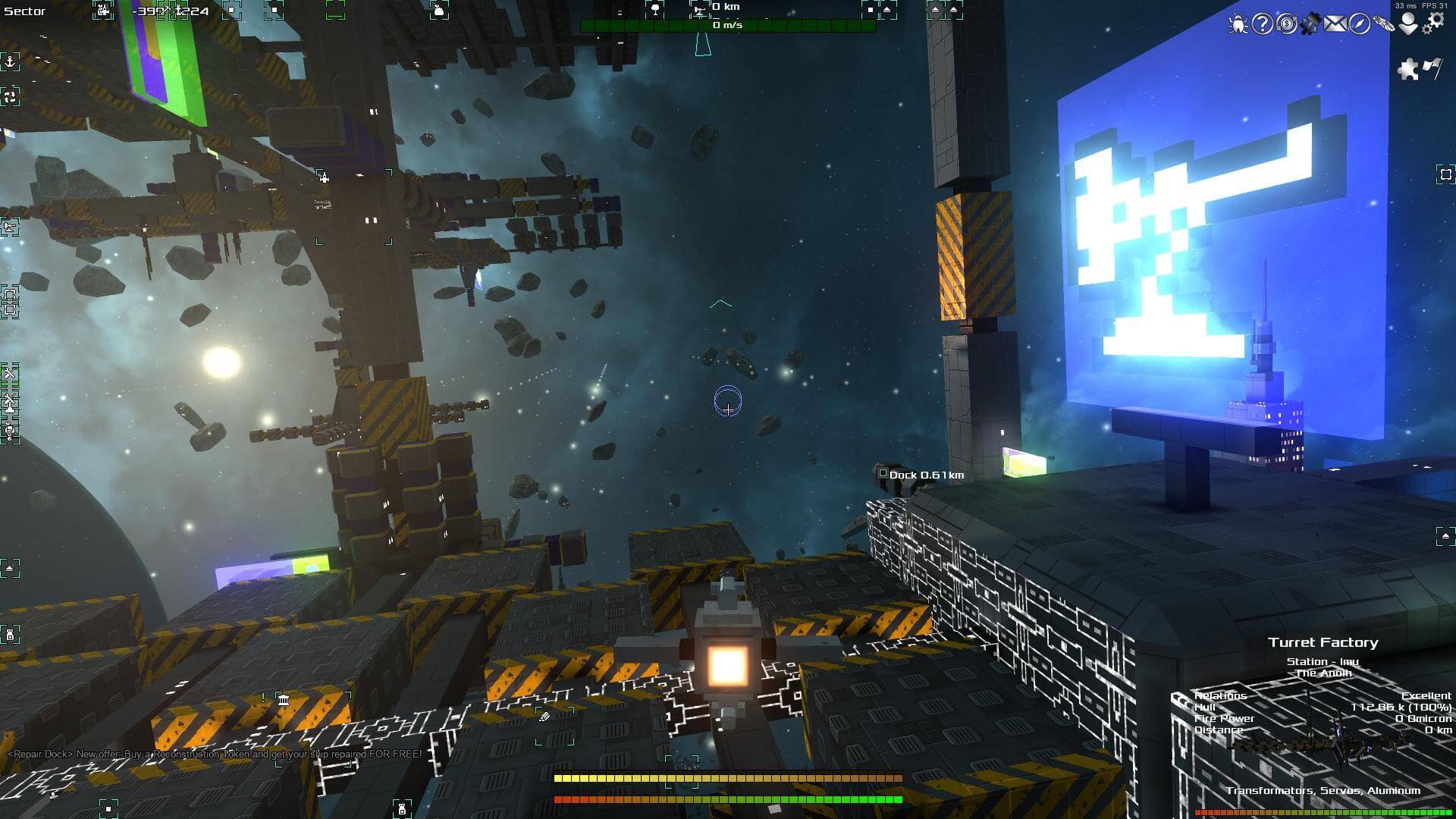Select the recycle arrows station marker
The image size is (1456, 819).
coord(10,96)
